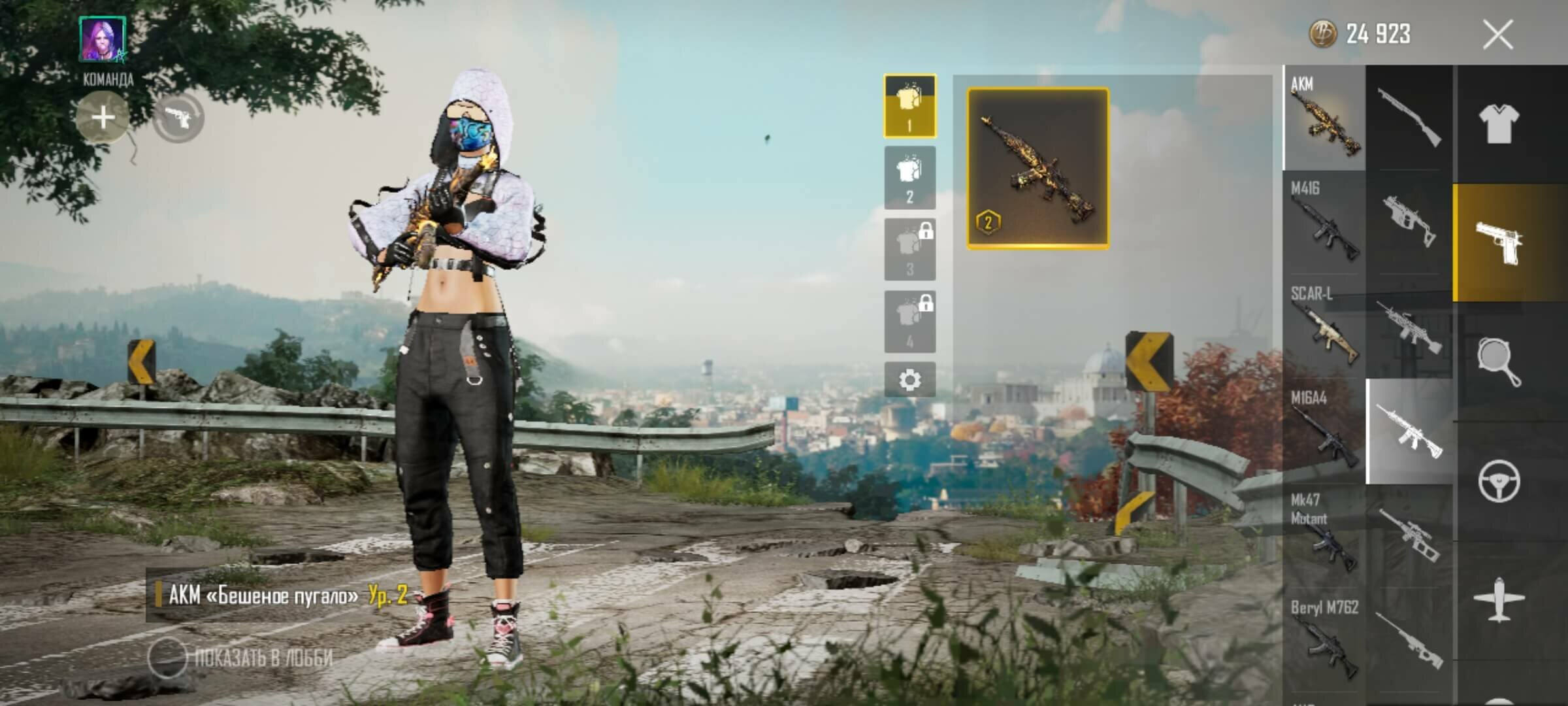Choose the M416 weapon entry
The image size is (1568, 706).
[x=1324, y=222]
